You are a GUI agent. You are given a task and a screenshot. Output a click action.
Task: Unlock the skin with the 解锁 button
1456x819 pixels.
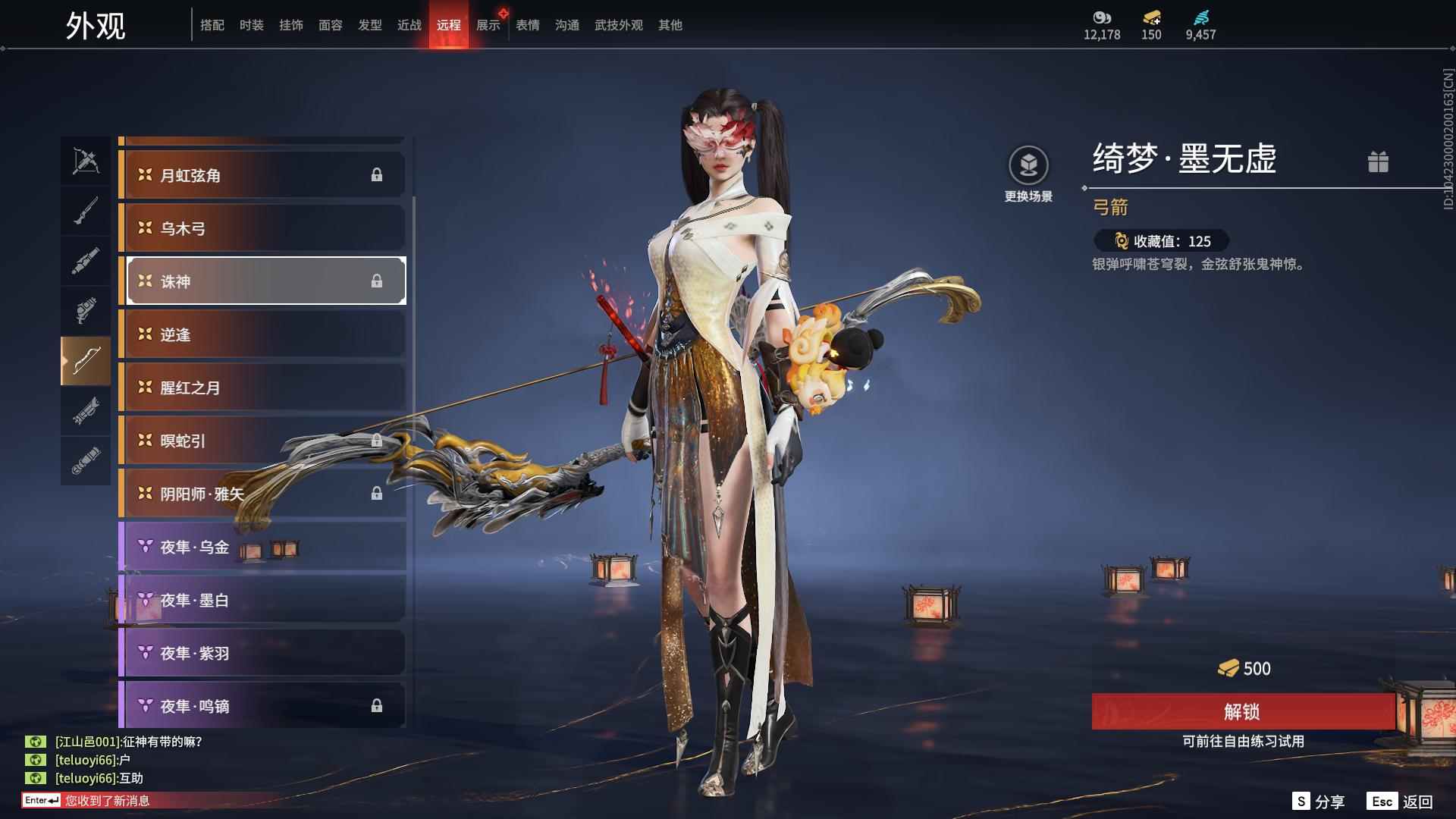click(x=1242, y=711)
